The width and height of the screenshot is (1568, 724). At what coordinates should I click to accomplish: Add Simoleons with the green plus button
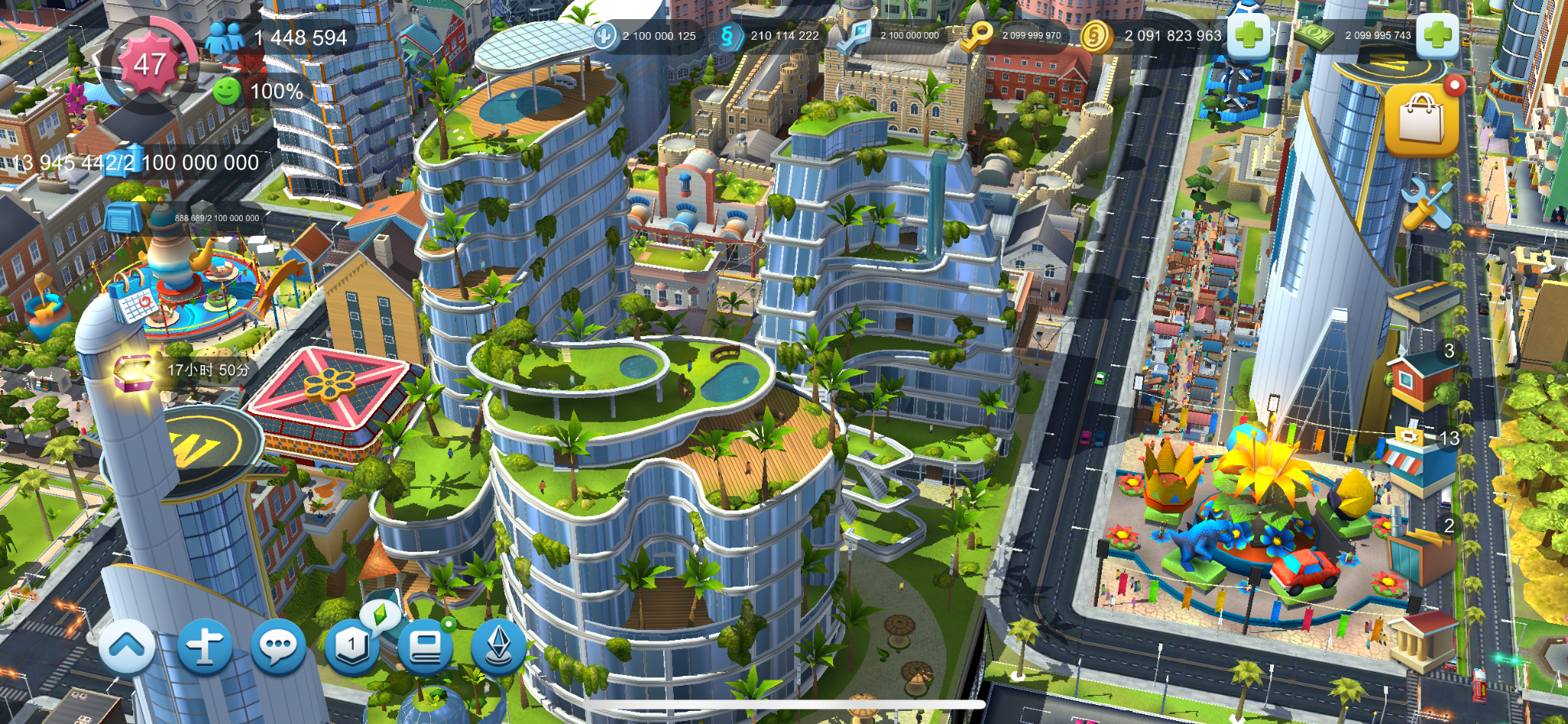coord(1249,35)
